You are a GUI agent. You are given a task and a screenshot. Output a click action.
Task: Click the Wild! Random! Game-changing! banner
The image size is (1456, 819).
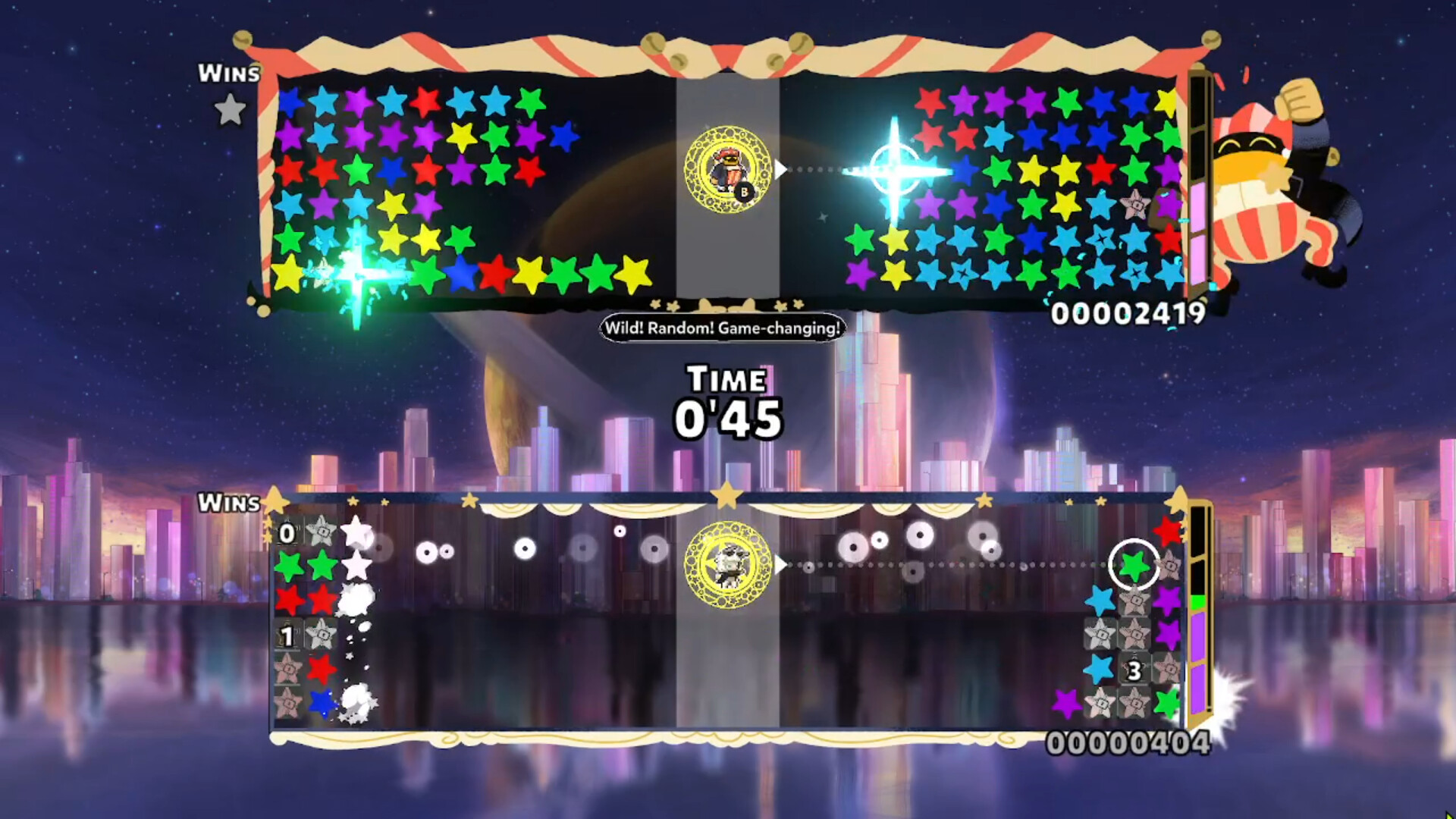coord(722,328)
